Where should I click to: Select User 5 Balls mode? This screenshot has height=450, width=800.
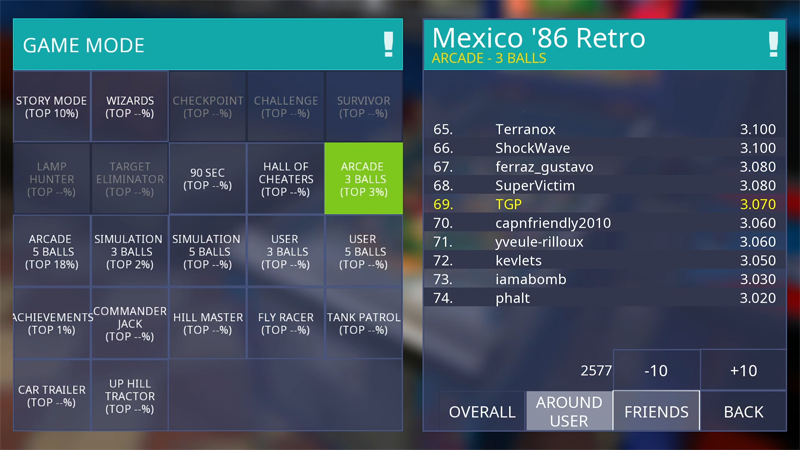tap(363, 251)
